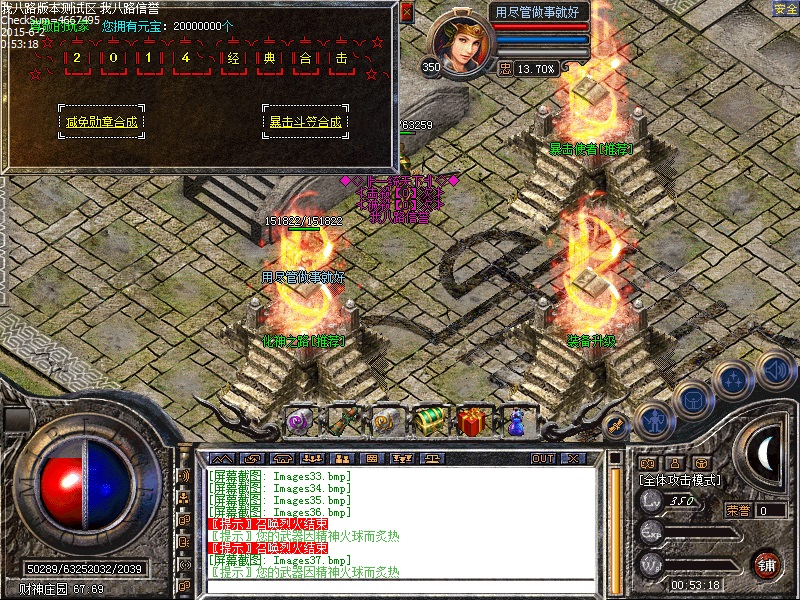
Task: Use the orange swirl scroll in hotbar
Action: tap(386, 421)
